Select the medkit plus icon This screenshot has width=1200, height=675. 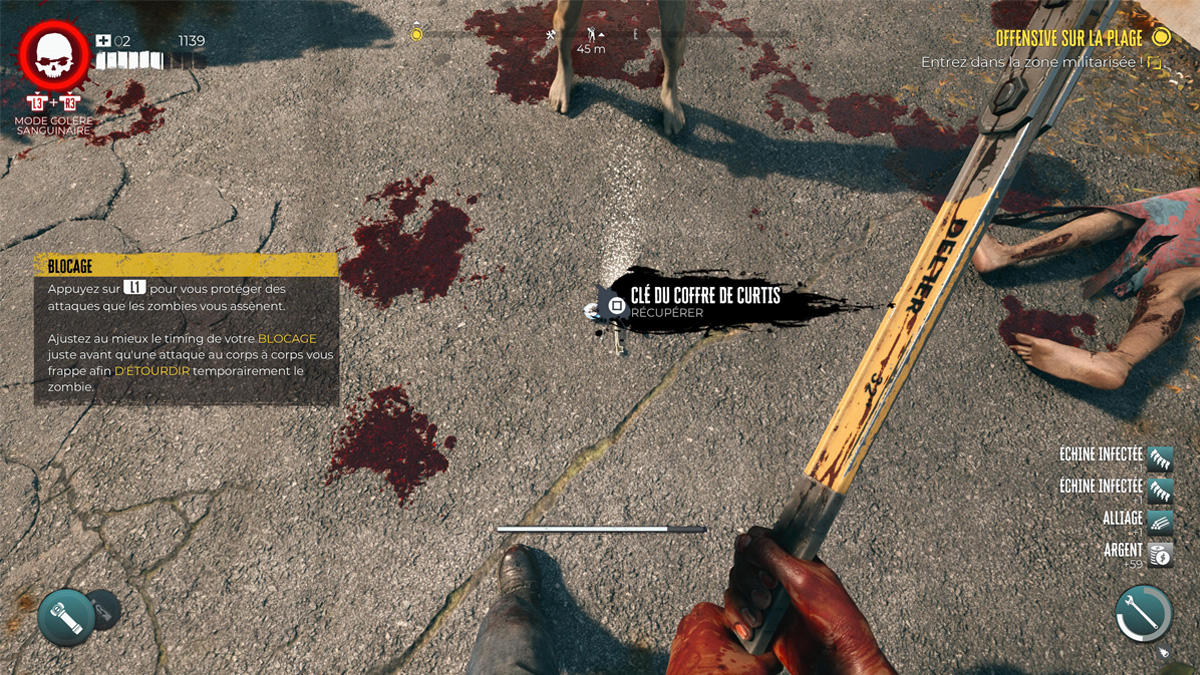click(103, 41)
